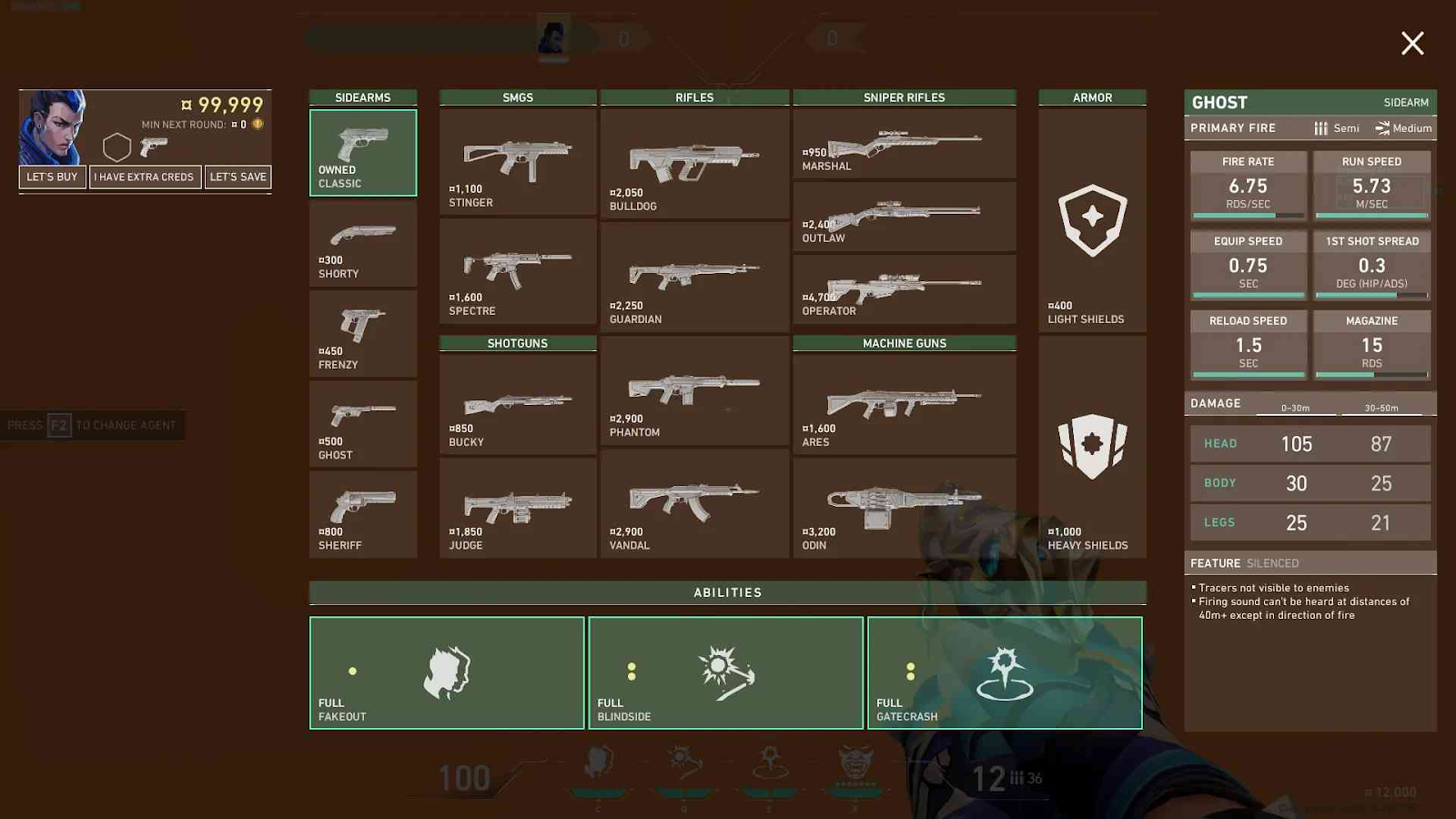Select the Judge shotgun

[517, 508]
